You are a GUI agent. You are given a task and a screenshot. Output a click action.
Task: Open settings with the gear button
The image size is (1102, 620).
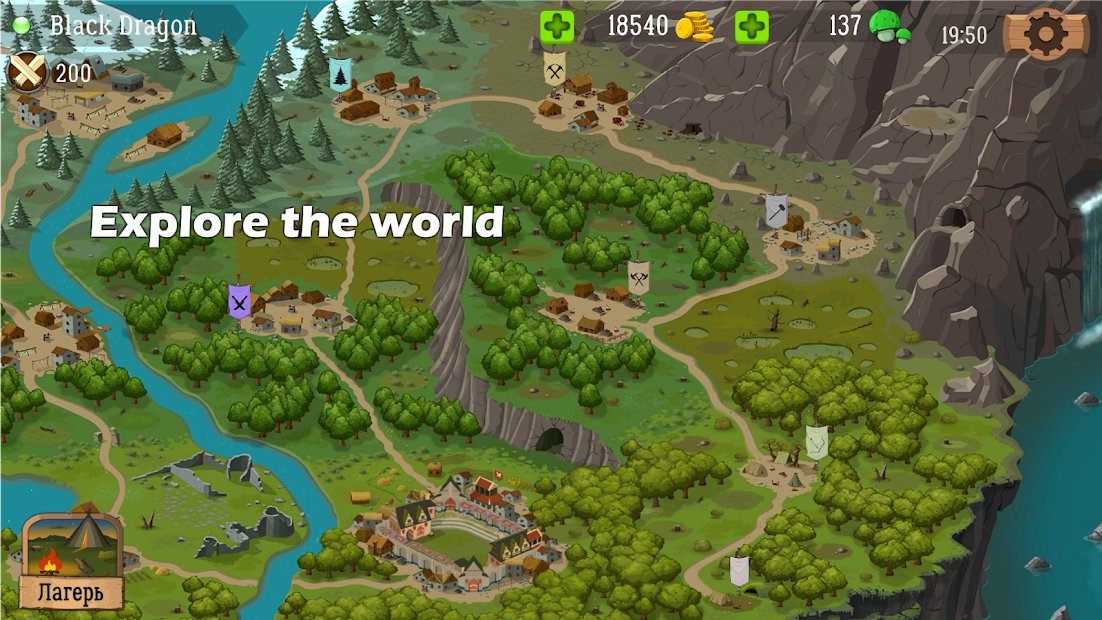[1046, 35]
